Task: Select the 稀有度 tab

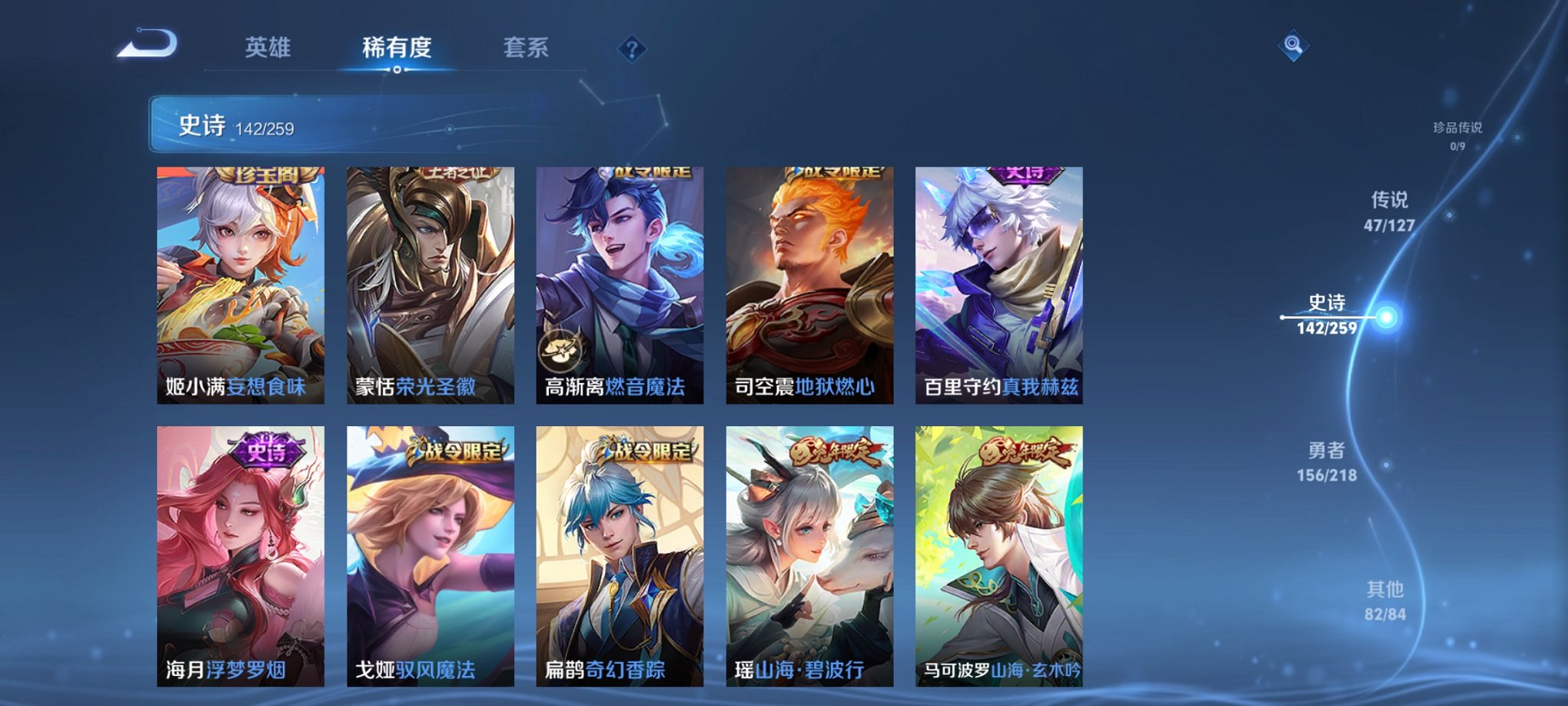Action: point(397,48)
